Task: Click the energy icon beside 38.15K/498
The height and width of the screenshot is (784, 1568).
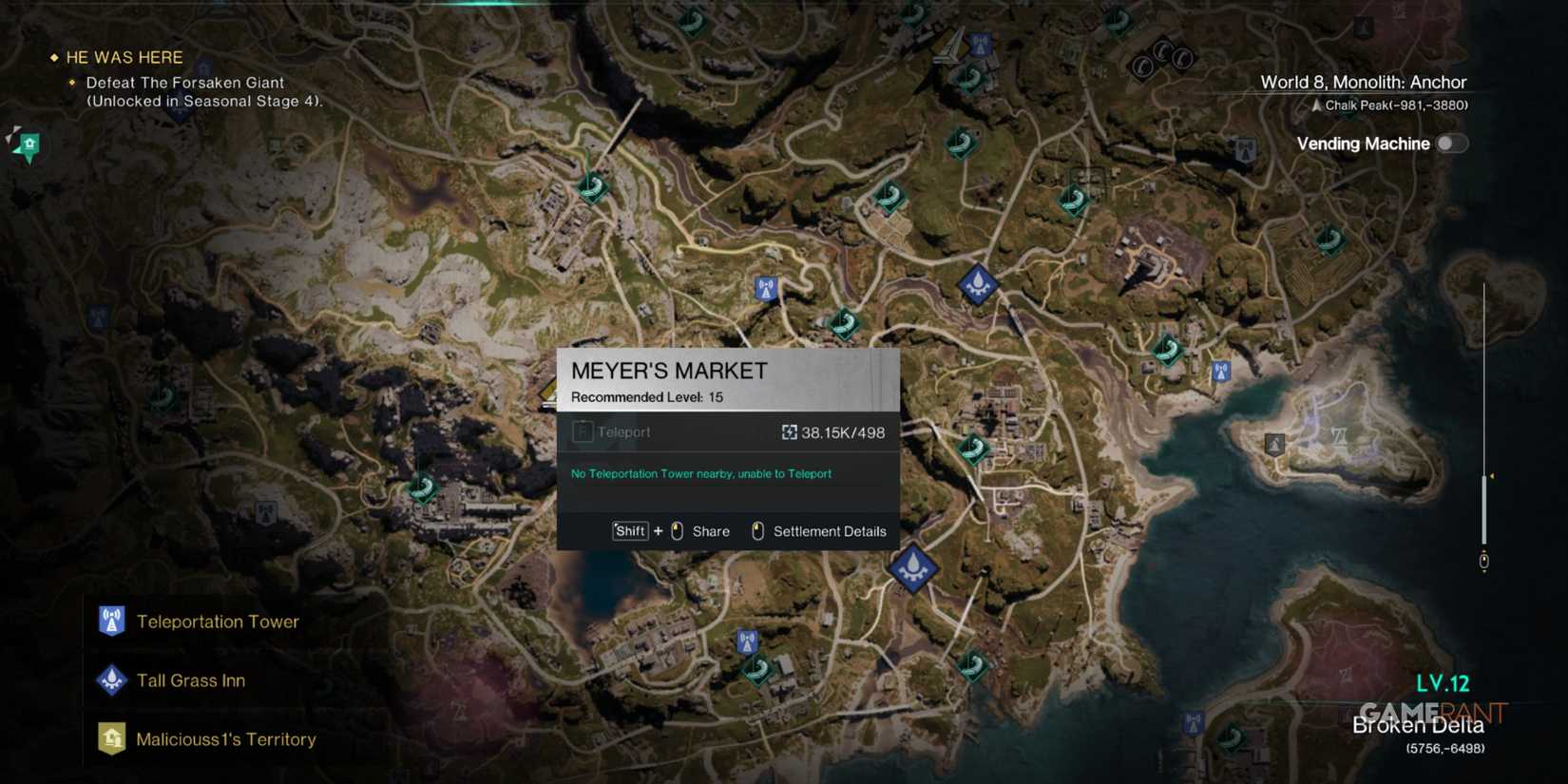Action: pos(789,432)
